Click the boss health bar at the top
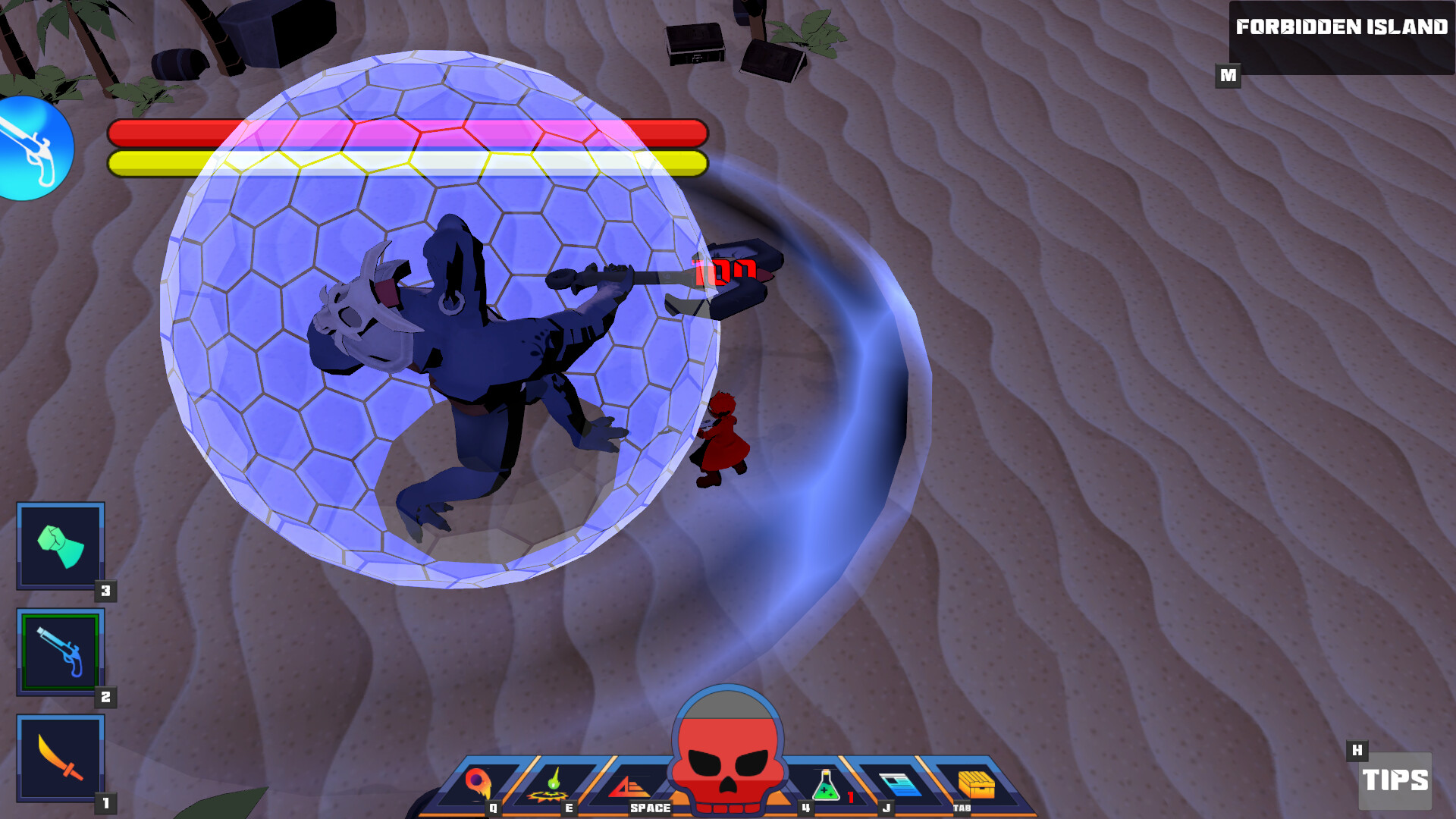1456x819 pixels. point(407,133)
